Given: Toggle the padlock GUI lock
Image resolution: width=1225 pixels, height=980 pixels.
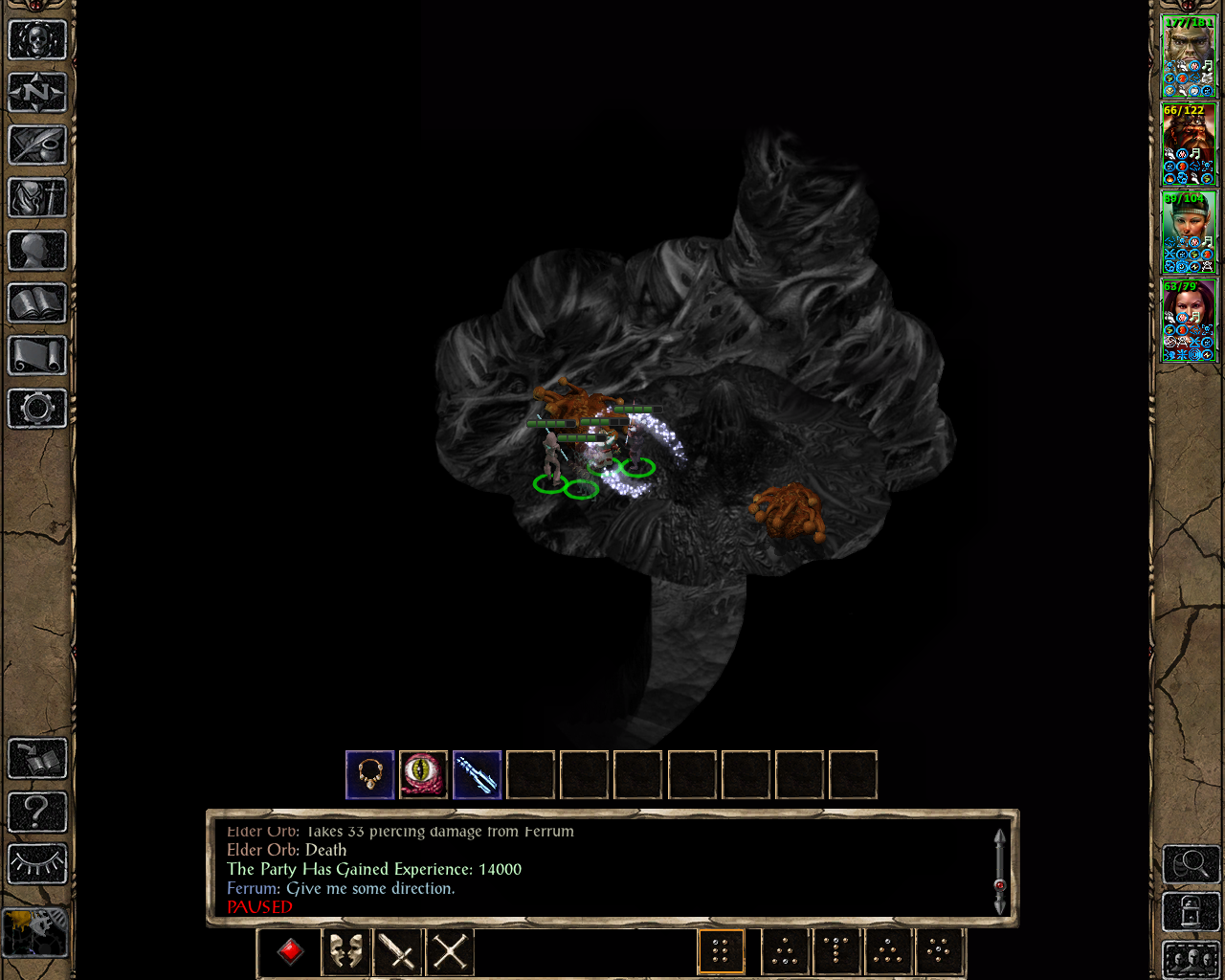Looking at the screenshot, I should (1190, 910).
